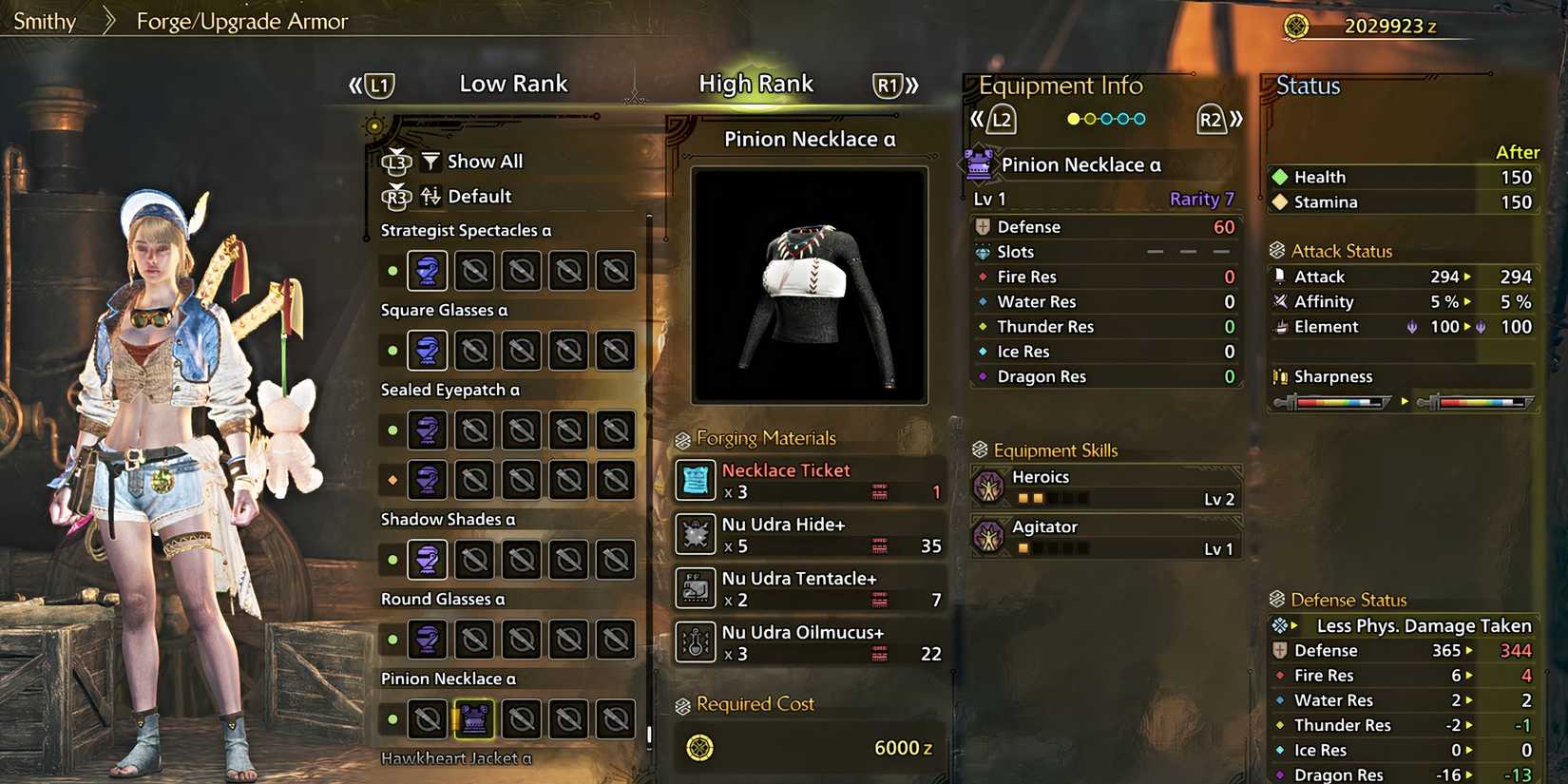The height and width of the screenshot is (784, 1568).
Task: Switch to the Low Rank tab
Action: [x=513, y=84]
